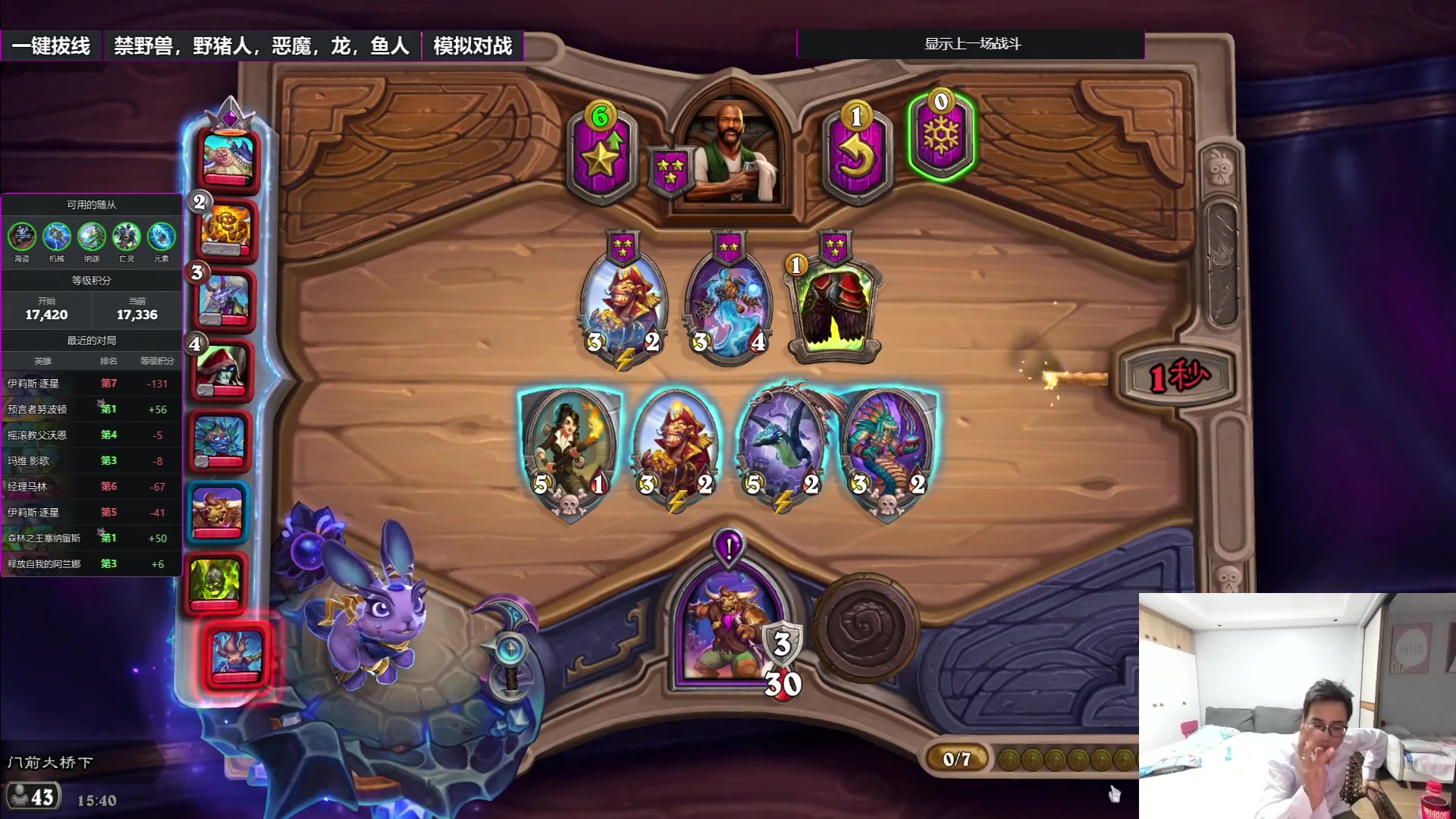Select the 3/2 naga minion
This screenshot has width=1456, height=819.
coord(888,447)
